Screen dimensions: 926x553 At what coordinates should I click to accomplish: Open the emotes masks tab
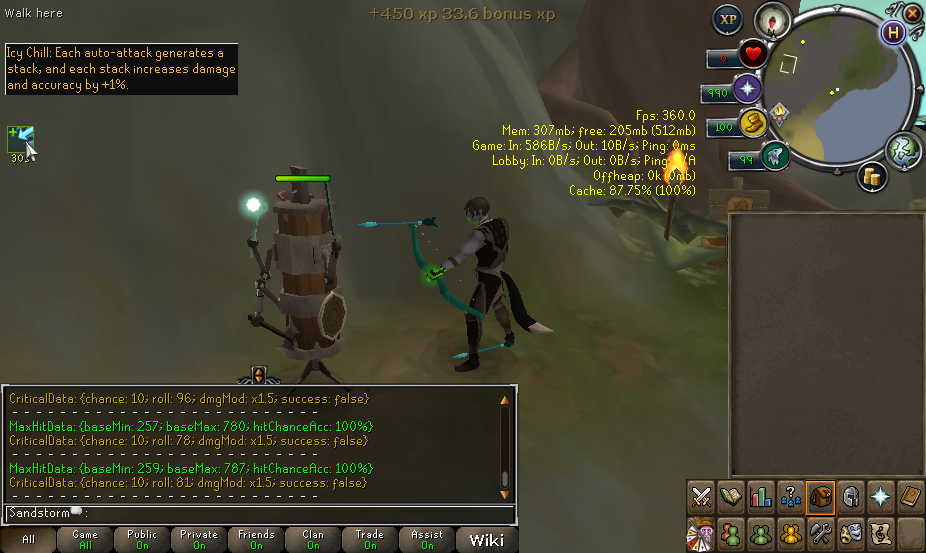pos(851,531)
